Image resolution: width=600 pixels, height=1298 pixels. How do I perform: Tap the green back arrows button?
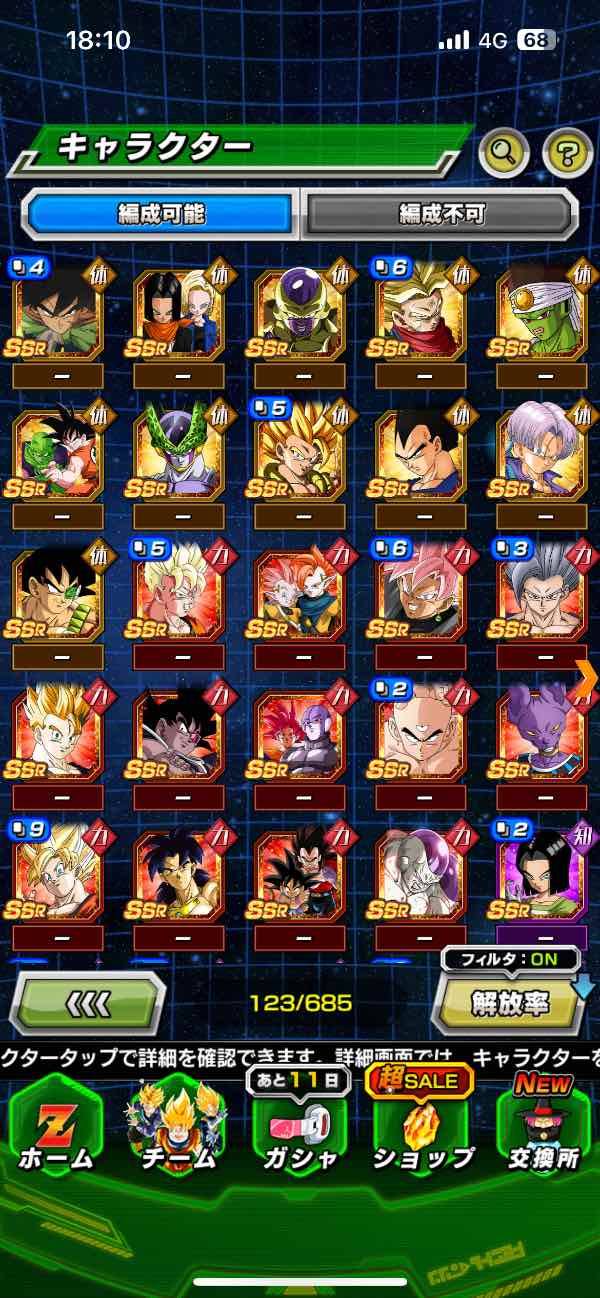click(x=87, y=1003)
